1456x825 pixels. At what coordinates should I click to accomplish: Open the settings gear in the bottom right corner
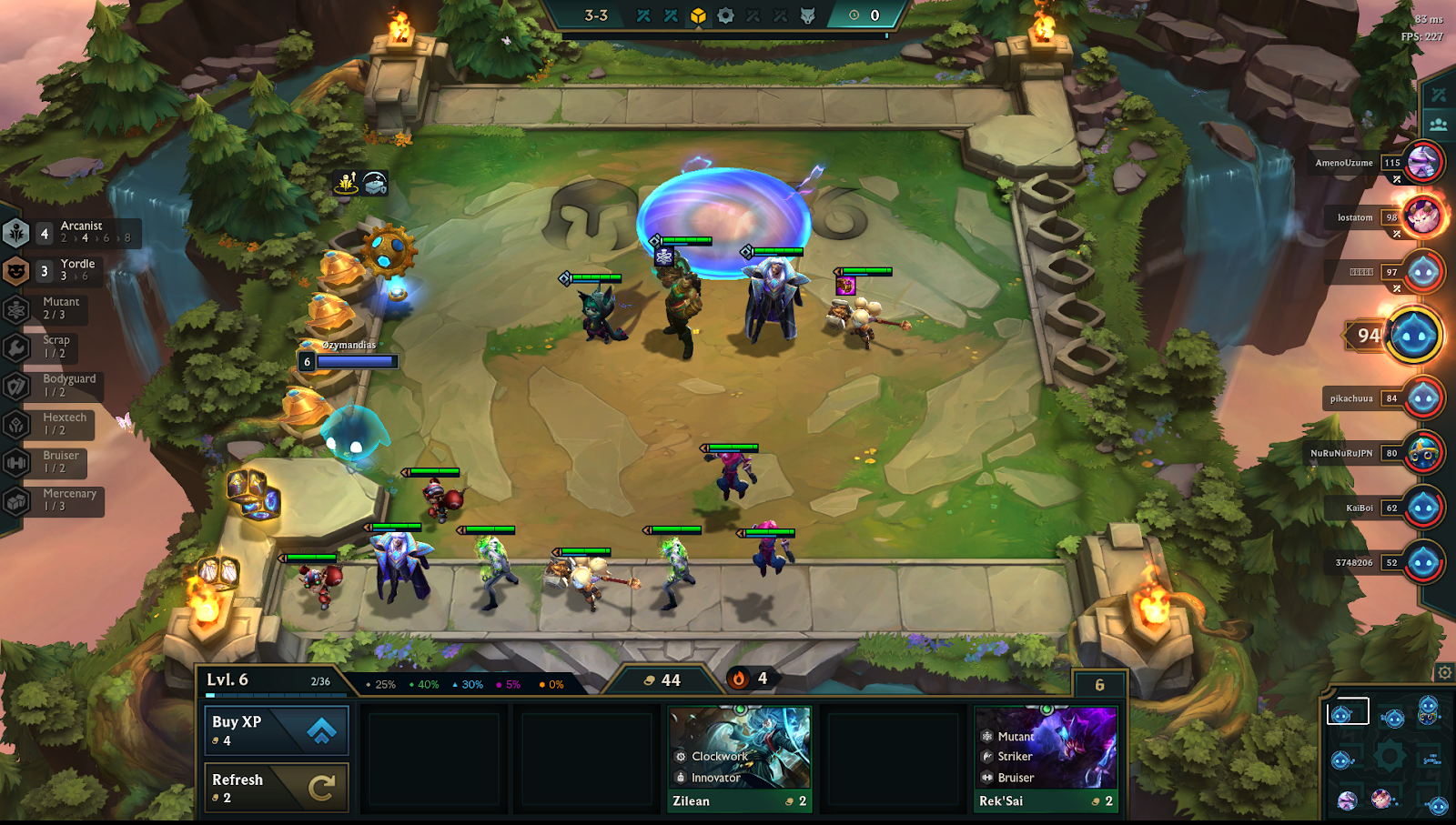1445,671
